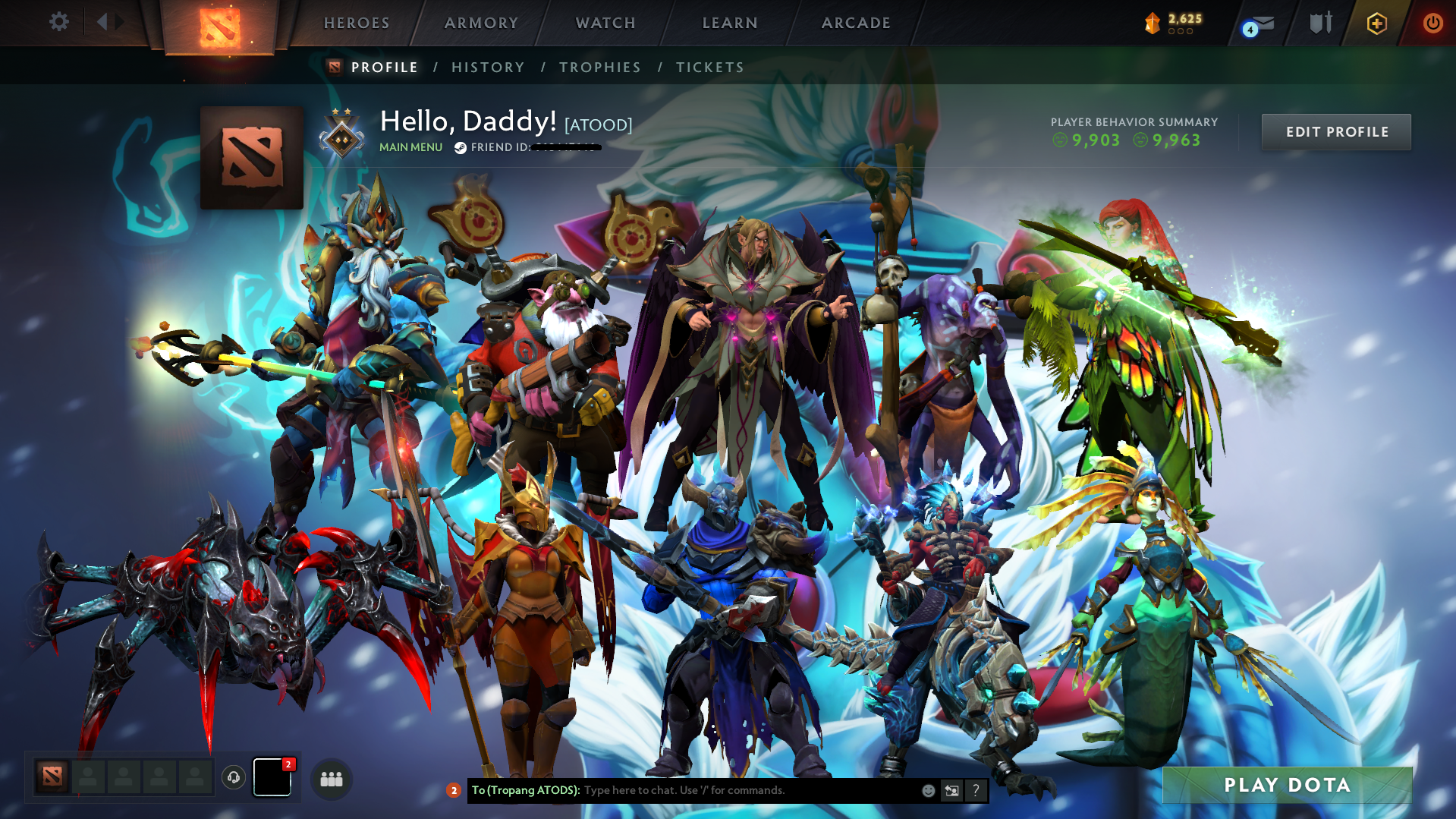Screen dimensions: 1456x819
Task: Switch to the HISTORY tab
Action: point(487,67)
